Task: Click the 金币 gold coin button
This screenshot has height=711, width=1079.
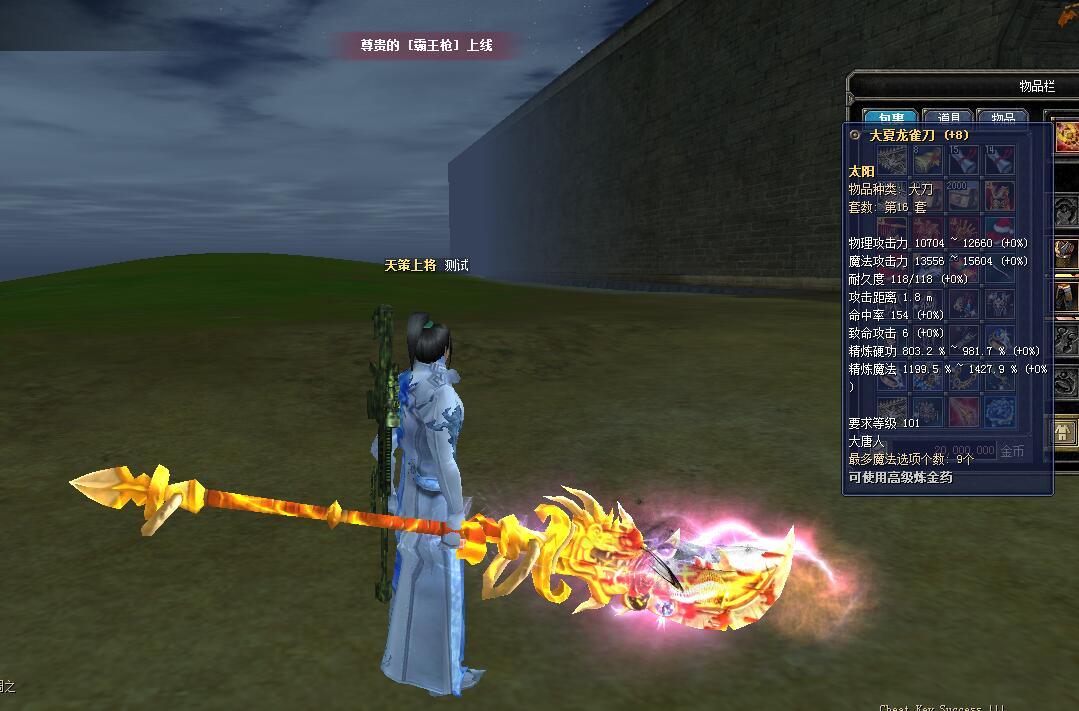Action: point(1012,451)
